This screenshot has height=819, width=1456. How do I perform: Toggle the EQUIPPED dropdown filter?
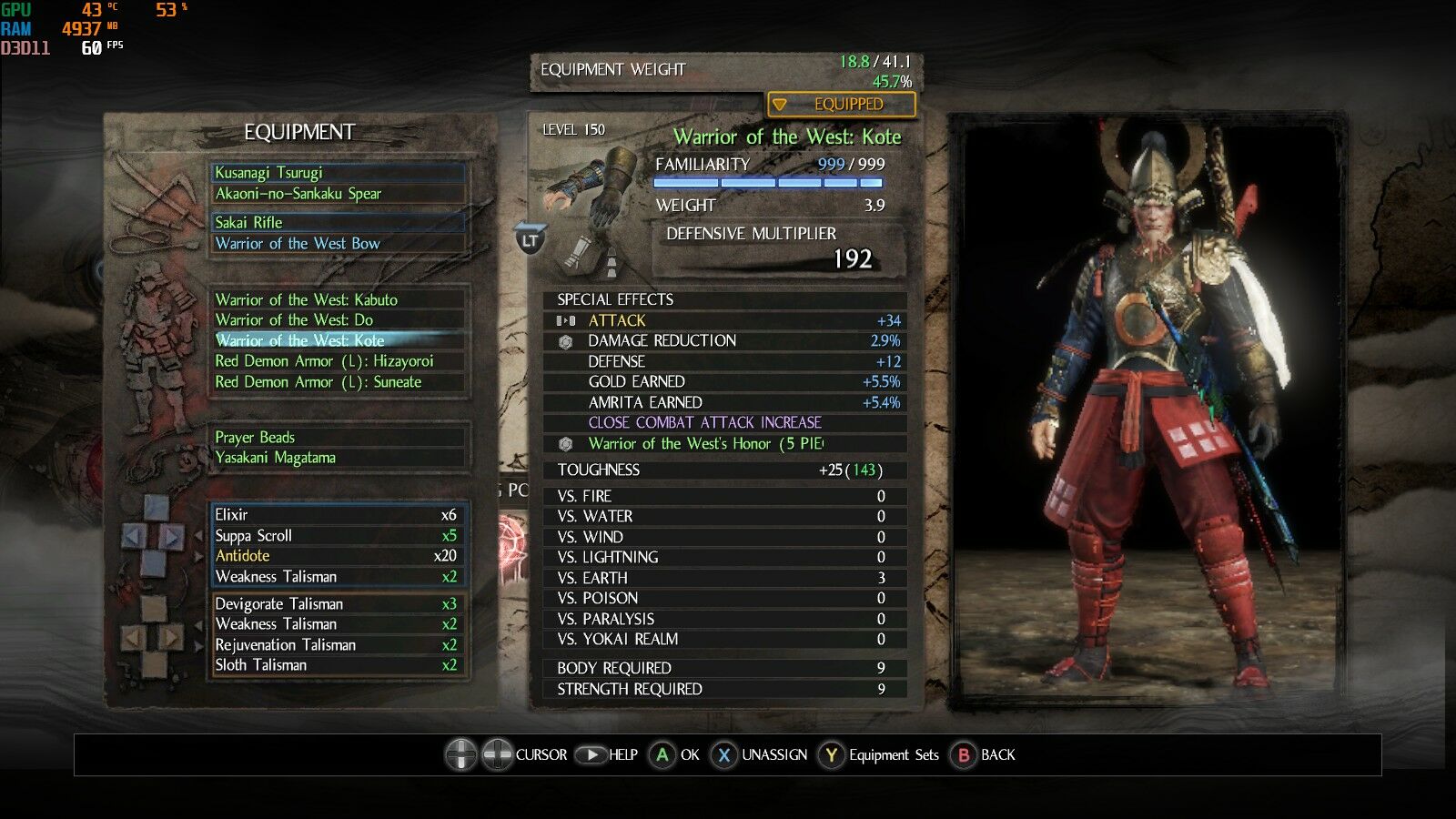841,105
